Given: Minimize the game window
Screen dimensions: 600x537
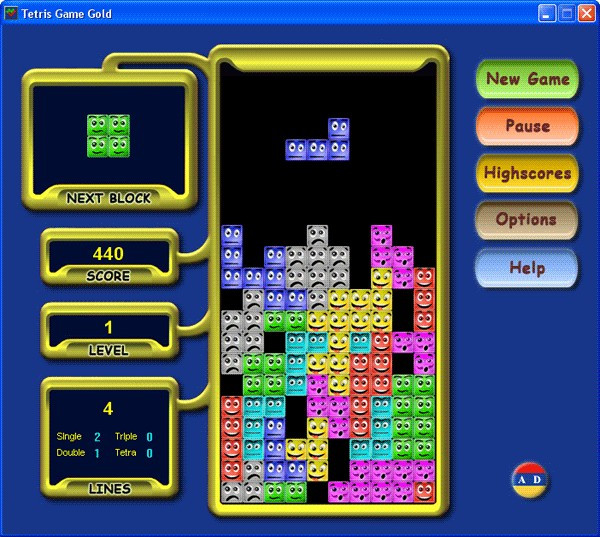Looking at the screenshot, I should [548, 13].
